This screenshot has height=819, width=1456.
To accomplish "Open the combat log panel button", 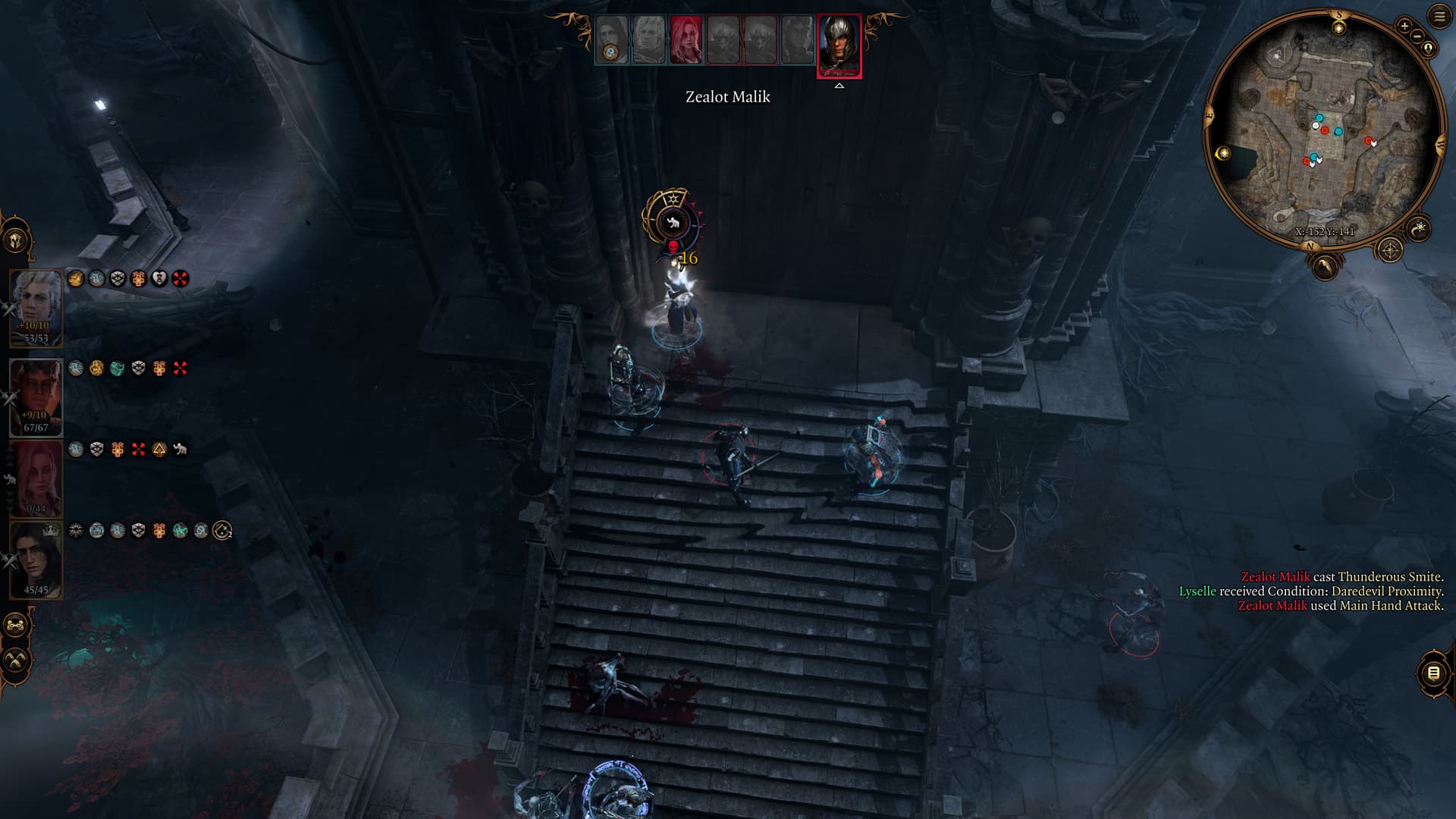I will coord(1433,673).
